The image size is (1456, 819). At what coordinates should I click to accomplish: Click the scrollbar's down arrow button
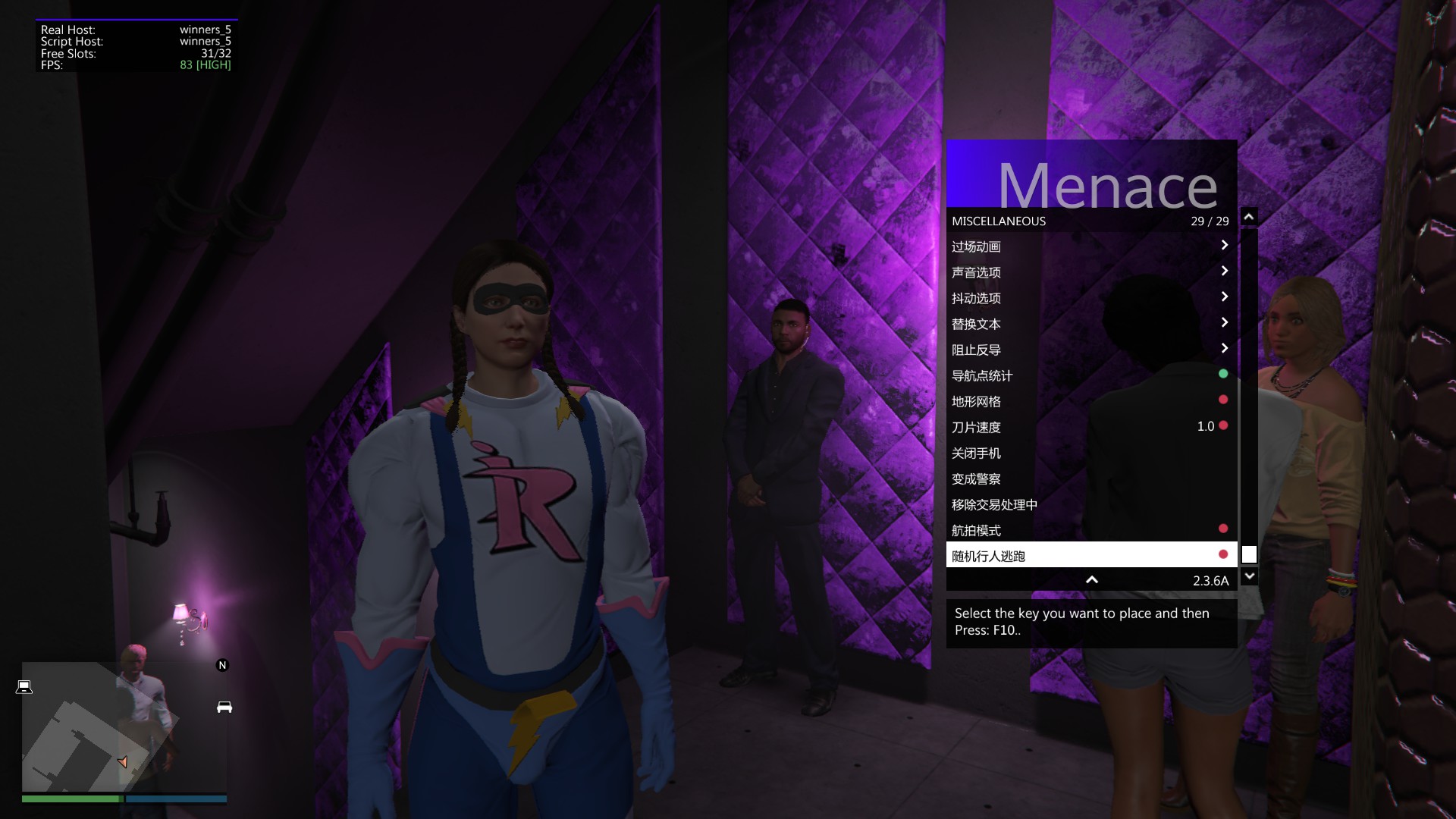tap(1249, 576)
